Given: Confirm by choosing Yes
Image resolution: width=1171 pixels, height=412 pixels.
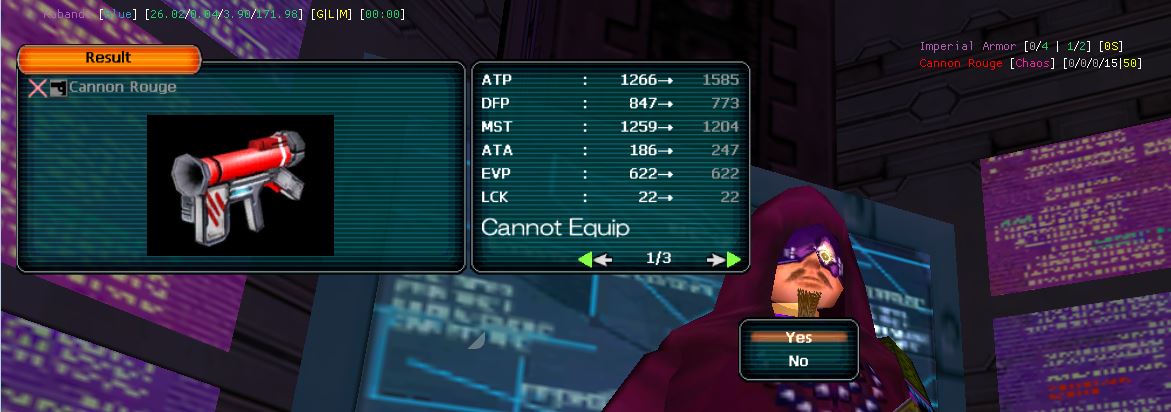Looking at the screenshot, I should 798,338.
